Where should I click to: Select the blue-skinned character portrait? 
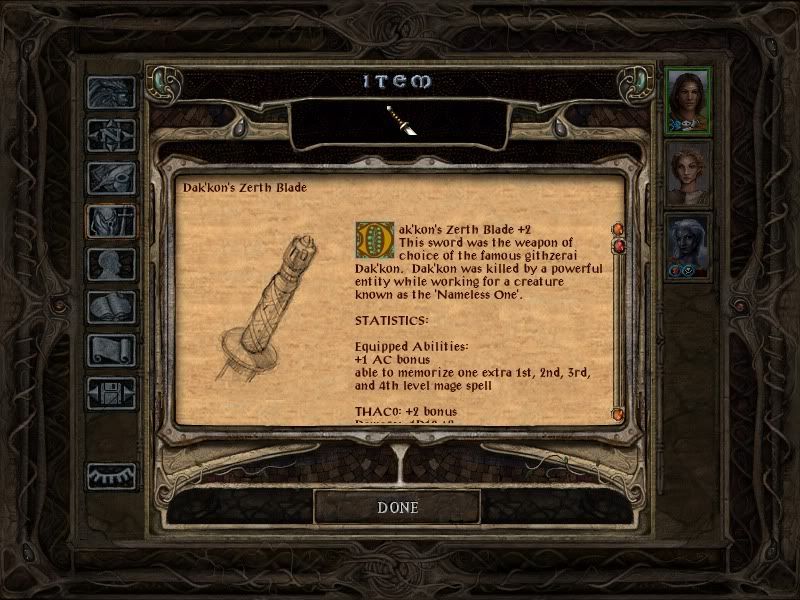[688, 245]
